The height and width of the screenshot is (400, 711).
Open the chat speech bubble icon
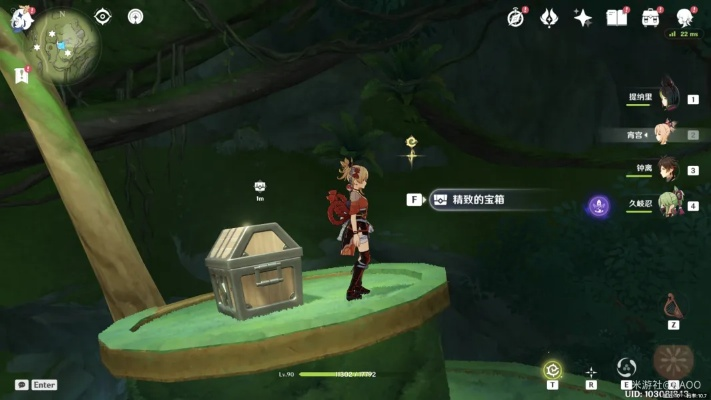tap(21, 384)
